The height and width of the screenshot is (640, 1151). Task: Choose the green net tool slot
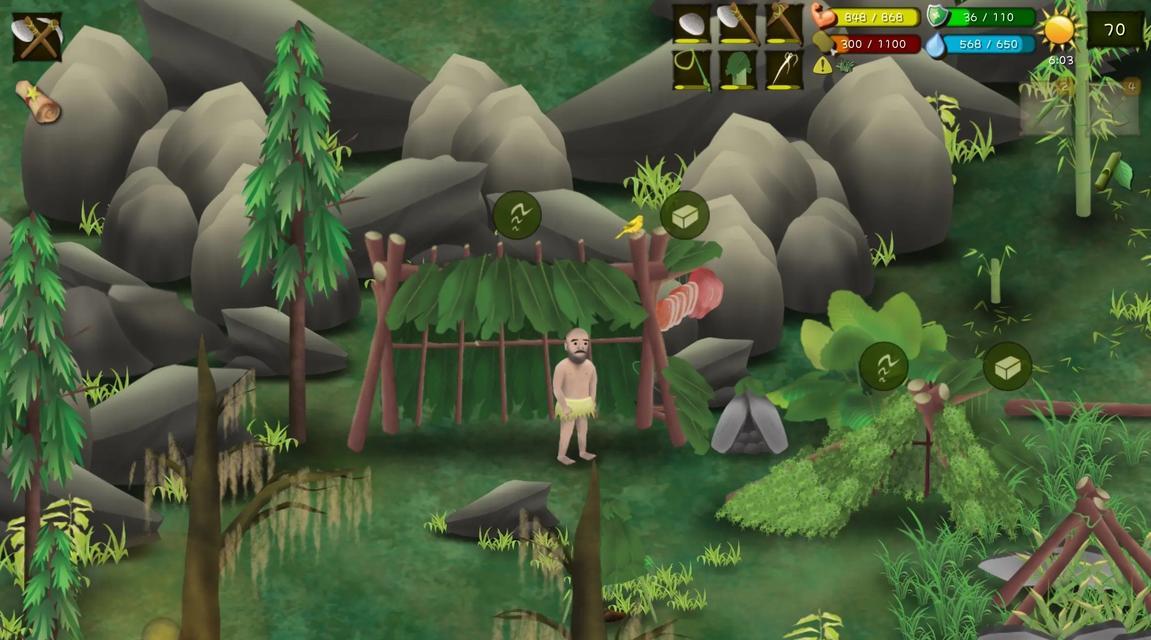691,70
